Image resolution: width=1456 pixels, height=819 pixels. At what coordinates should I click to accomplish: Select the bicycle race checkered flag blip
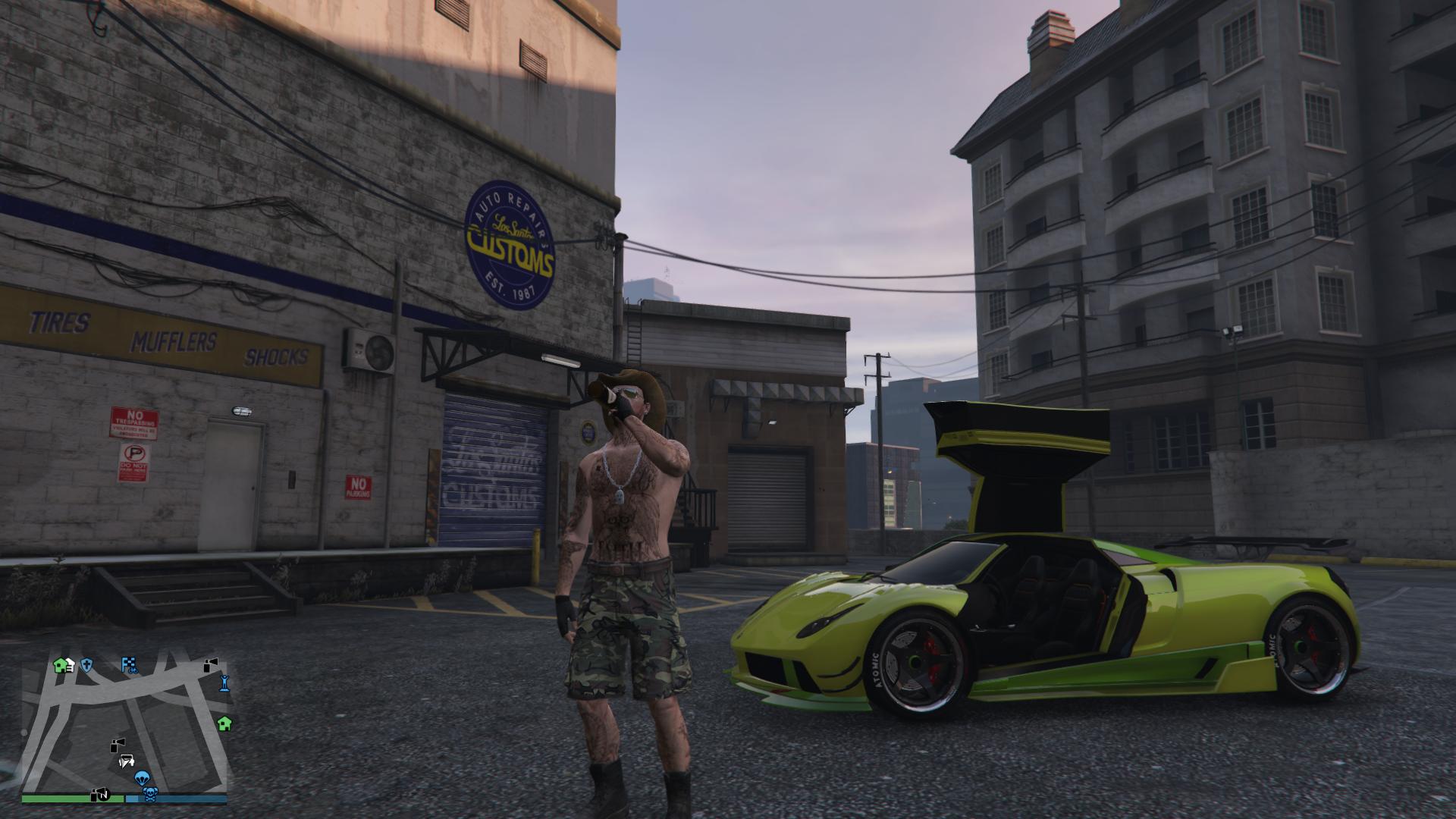[129, 666]
